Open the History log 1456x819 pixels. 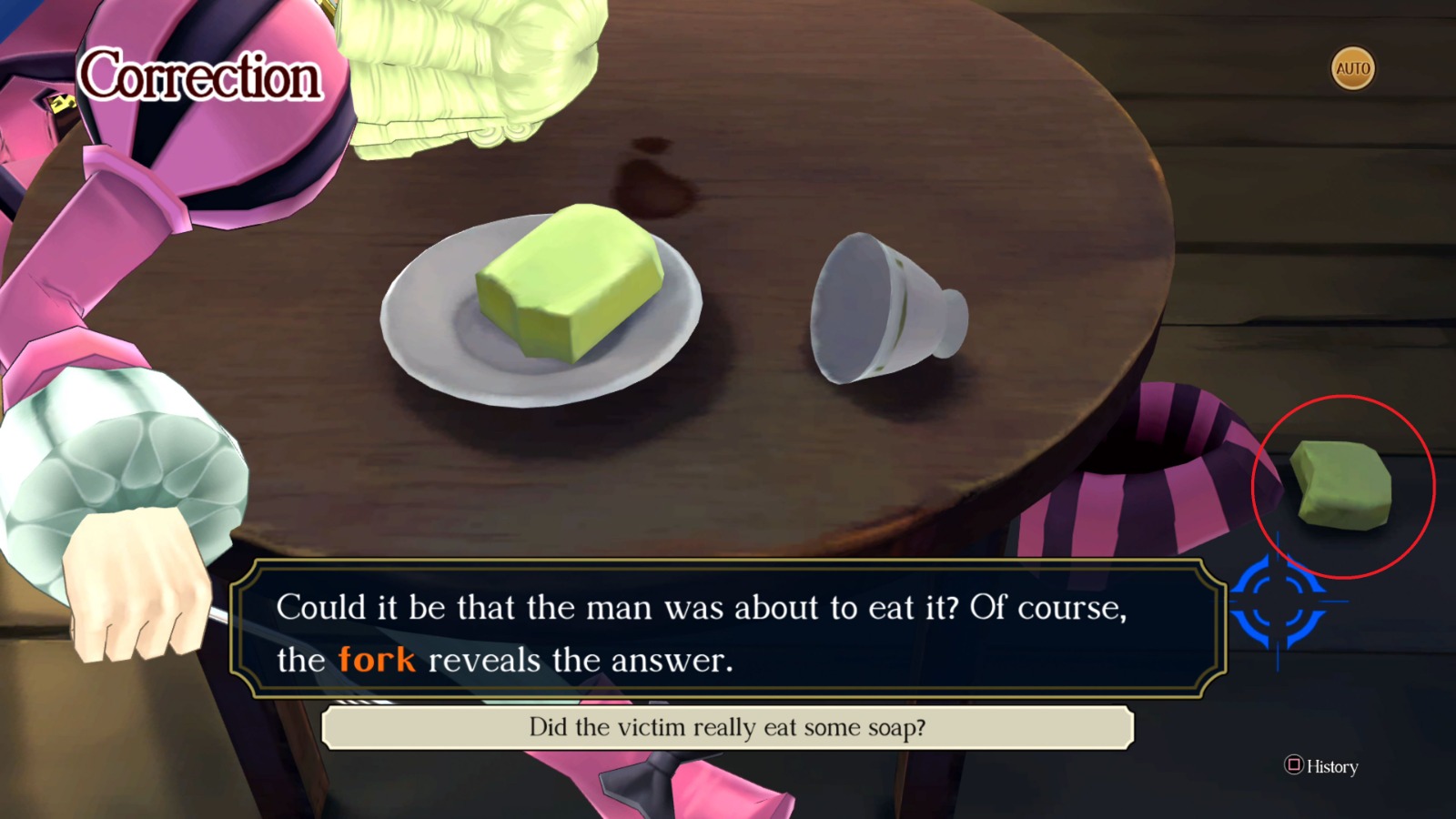(x=1319, y=767)
